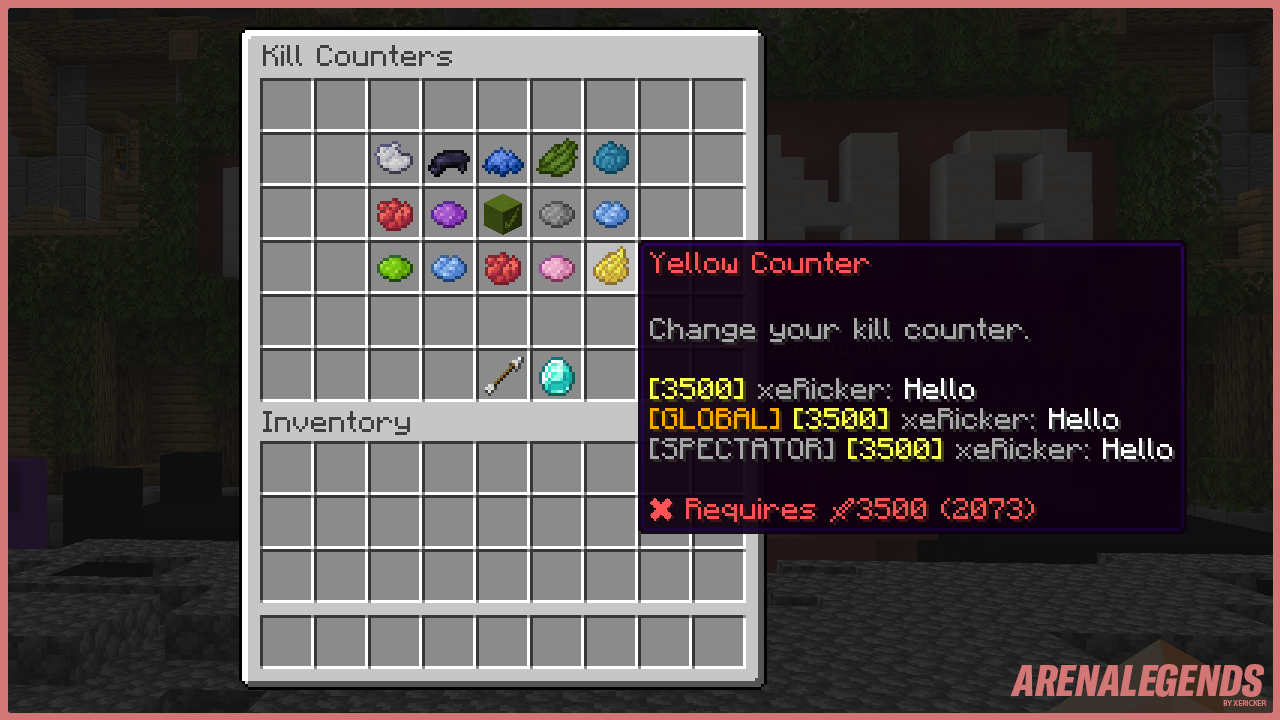
Task: Click the ArenaLegends logo
Action: [x=1135, y=683]
